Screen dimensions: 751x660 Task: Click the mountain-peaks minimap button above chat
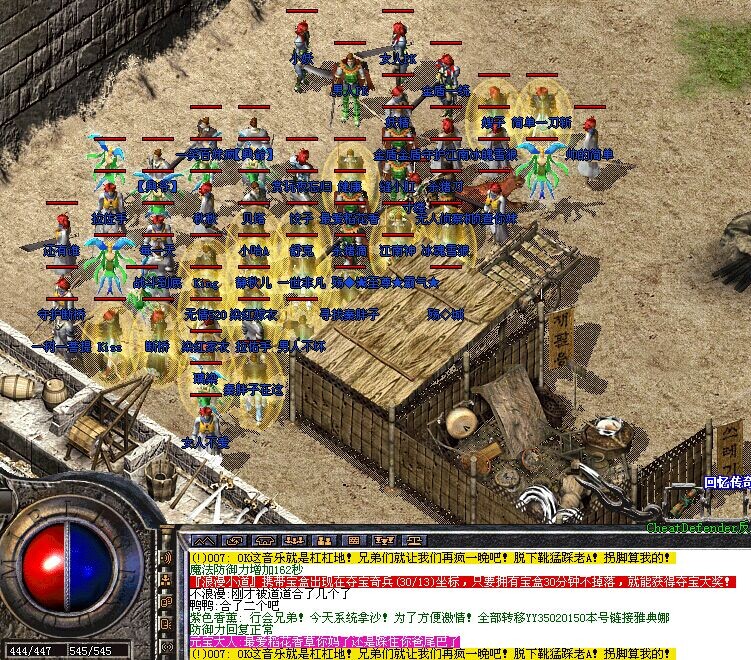(x=204, y=540)
